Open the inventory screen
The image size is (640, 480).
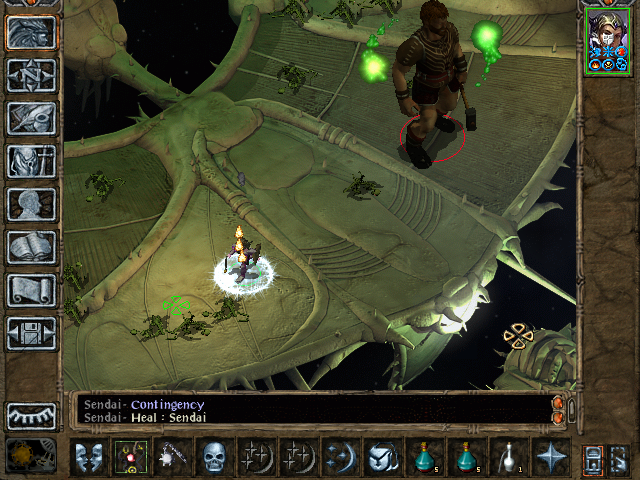(x=32, y=161)
